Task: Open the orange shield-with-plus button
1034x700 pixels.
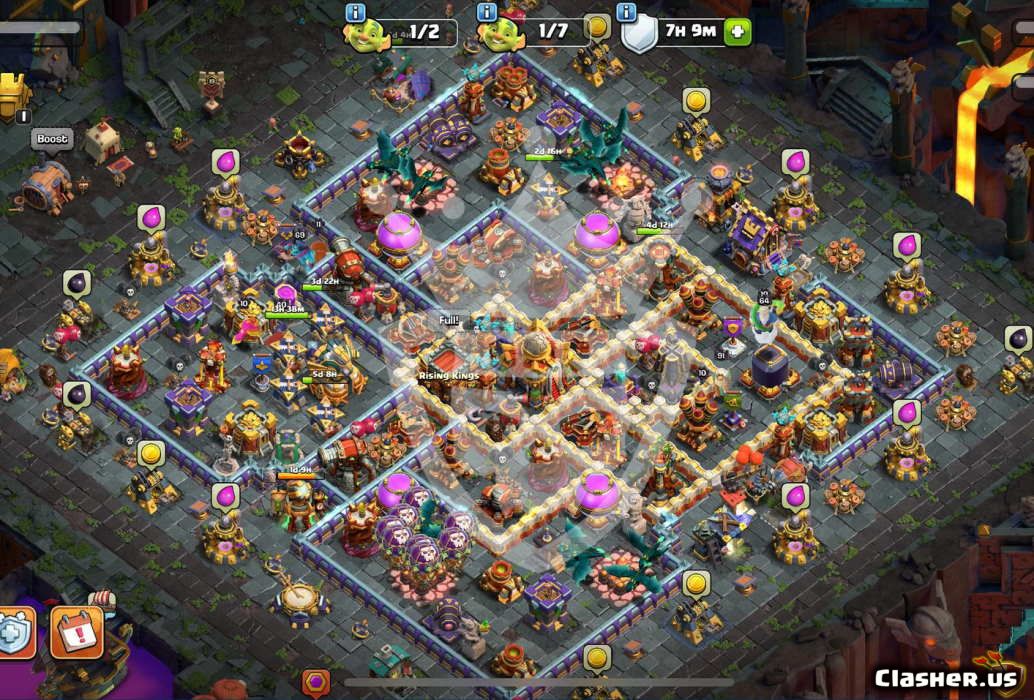Action: click(15, 632)
